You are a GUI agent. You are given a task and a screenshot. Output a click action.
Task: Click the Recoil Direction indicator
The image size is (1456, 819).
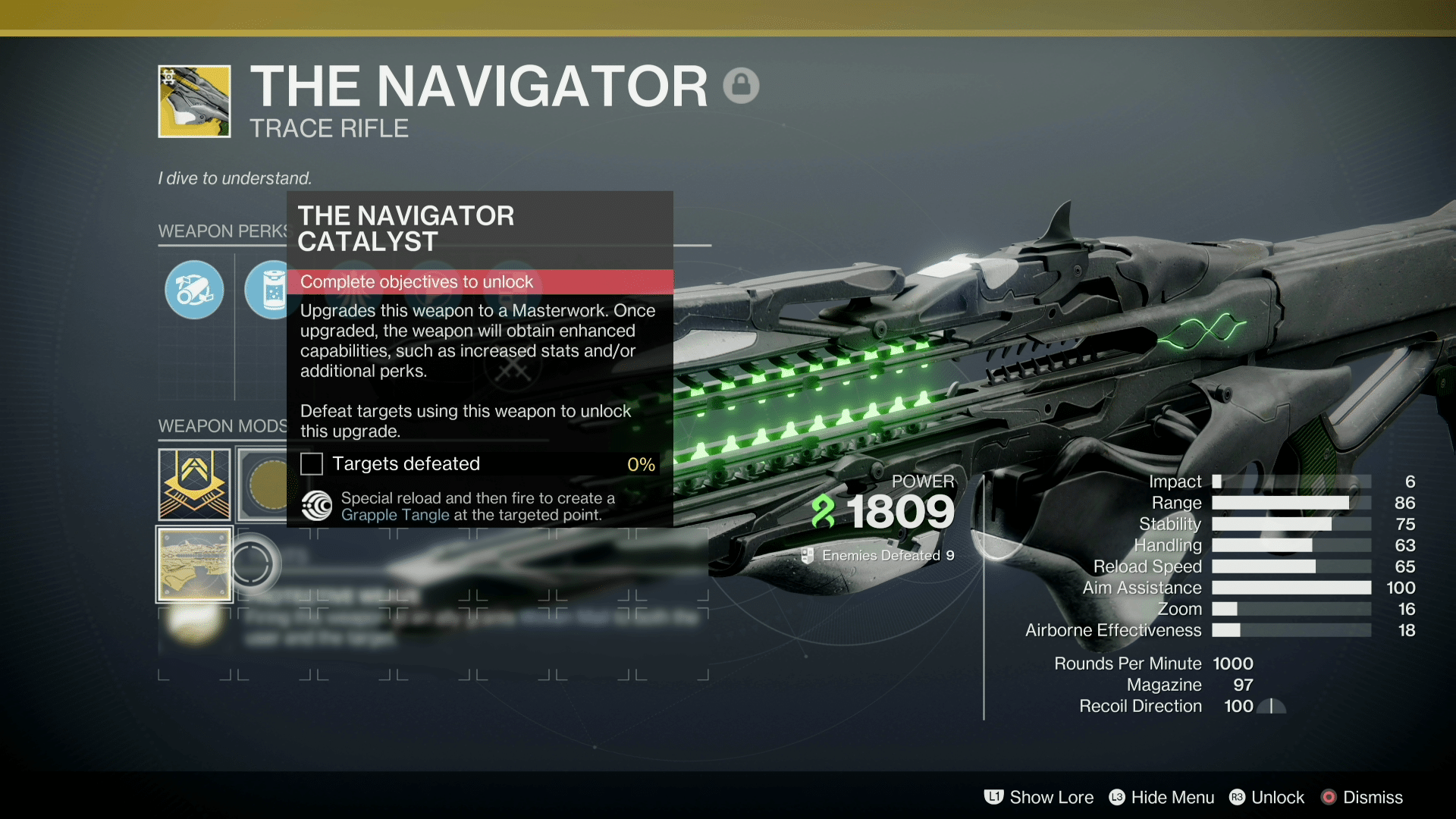1272,706
